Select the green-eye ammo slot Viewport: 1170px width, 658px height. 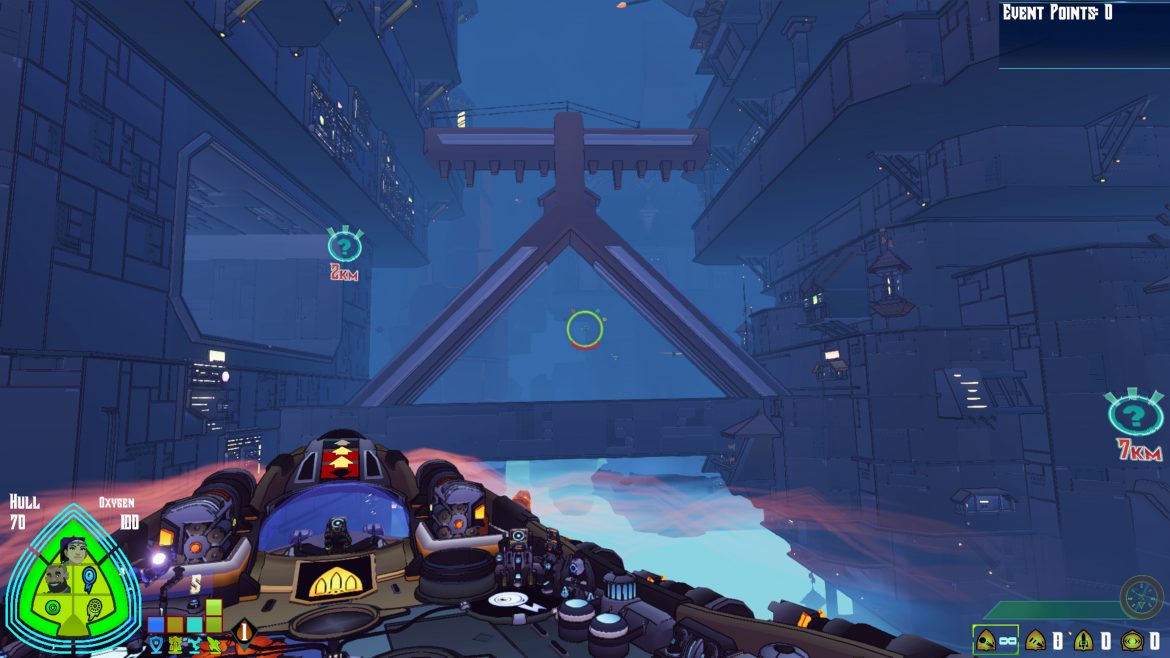click(x=1132, y=640)
